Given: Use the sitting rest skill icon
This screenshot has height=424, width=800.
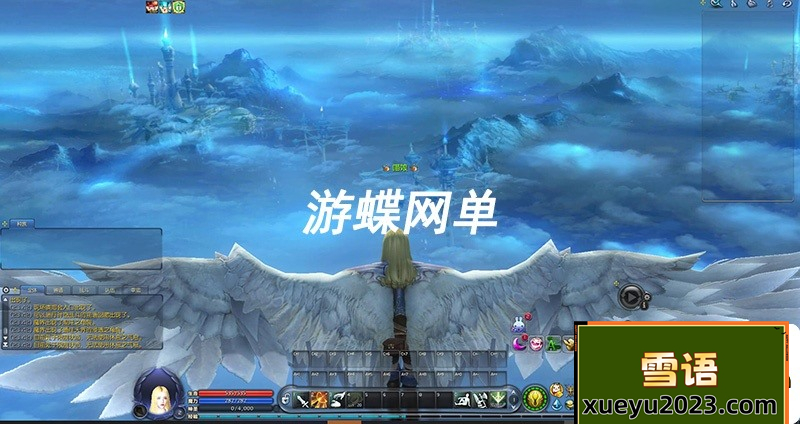Looking at the screenshot, I should tap(463, 400).
